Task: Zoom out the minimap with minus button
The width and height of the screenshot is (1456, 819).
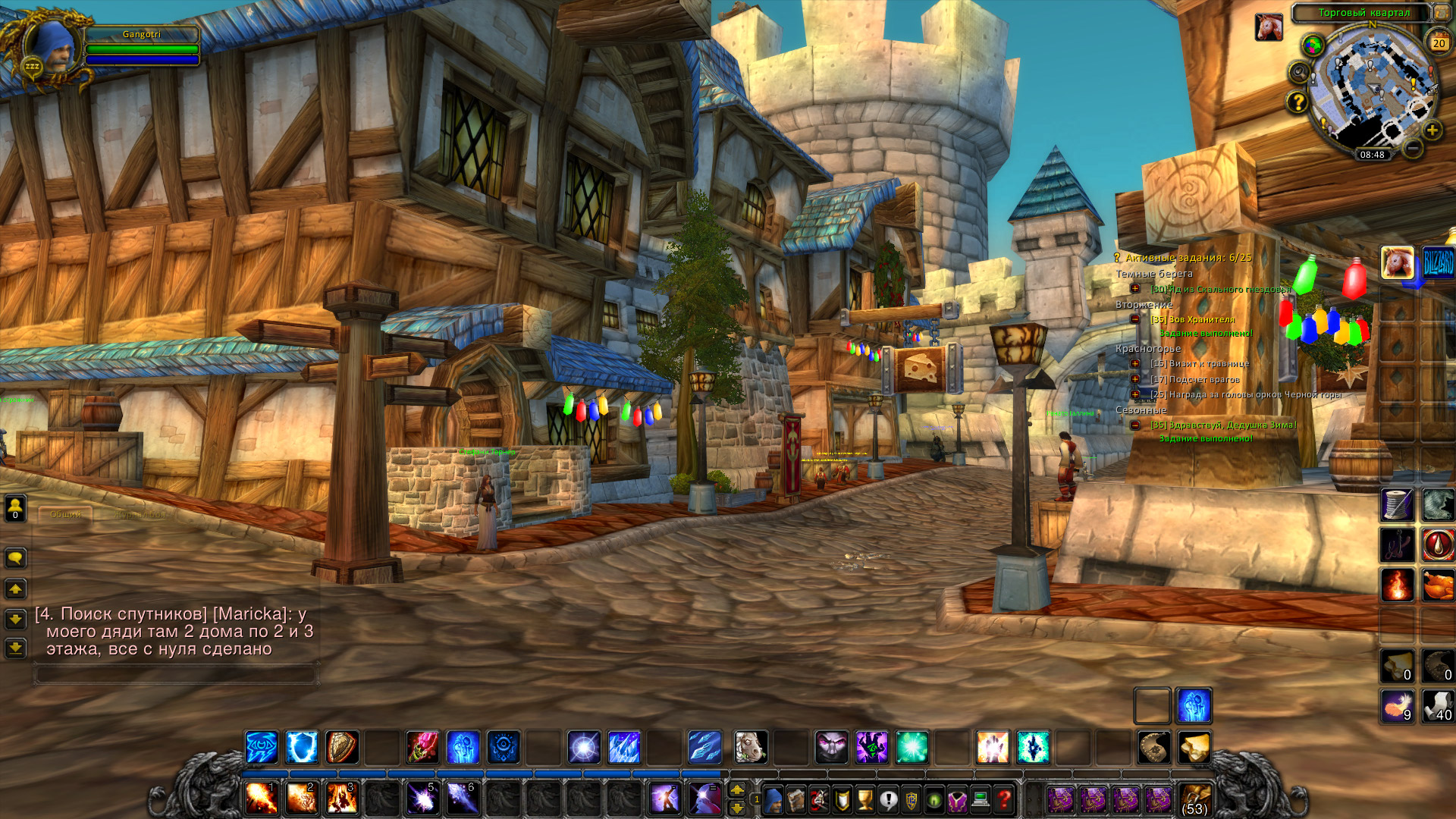Action: [1412, 148]
